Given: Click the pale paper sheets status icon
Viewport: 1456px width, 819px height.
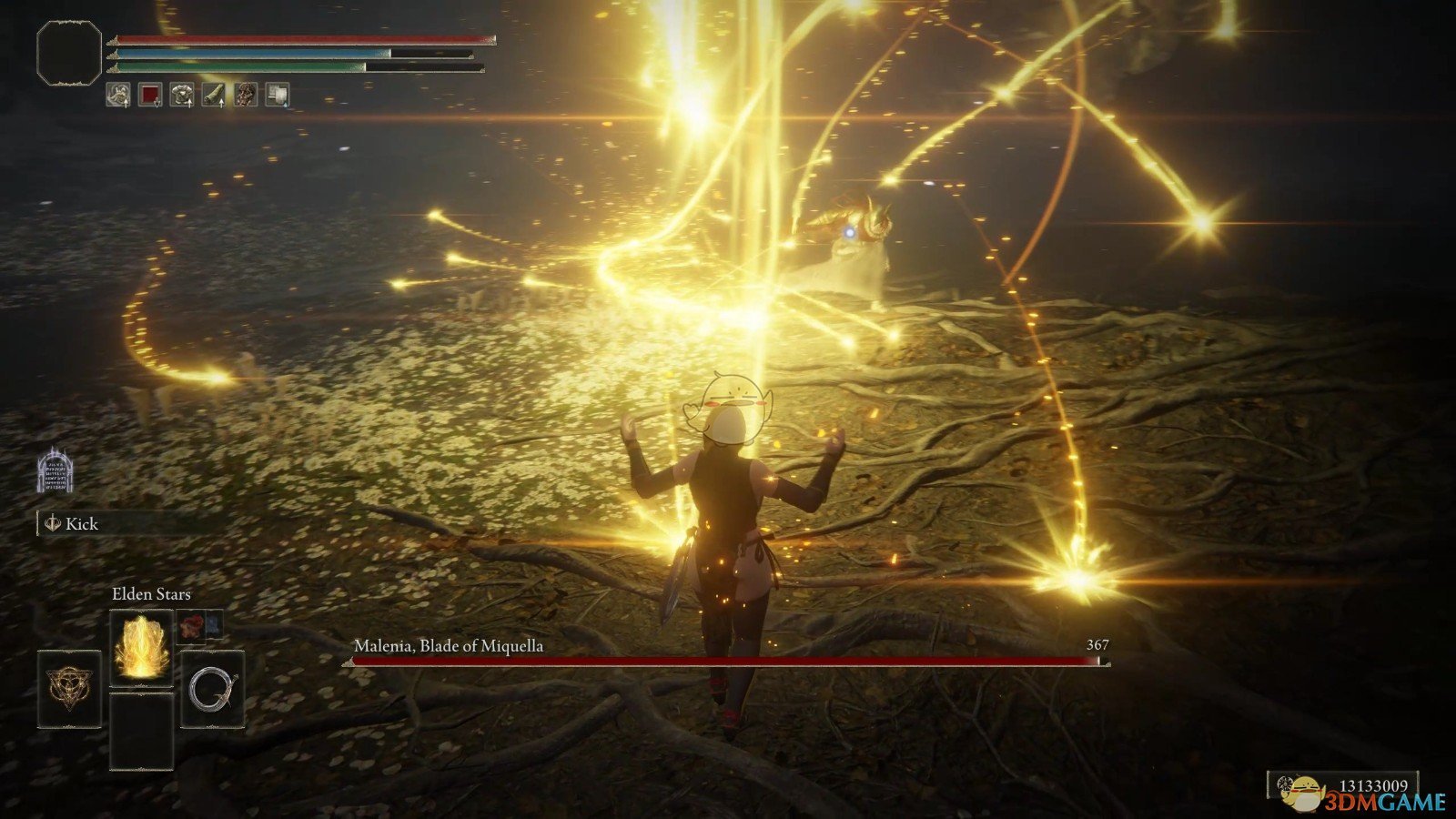Looking at the screenshot, I should [x=278, y=94].
